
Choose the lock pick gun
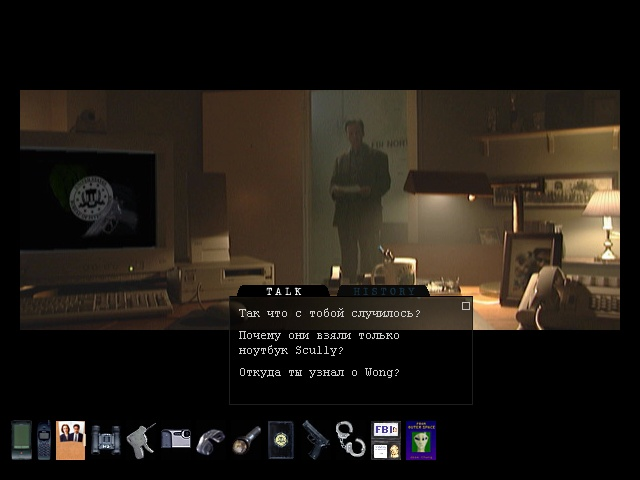141,440
